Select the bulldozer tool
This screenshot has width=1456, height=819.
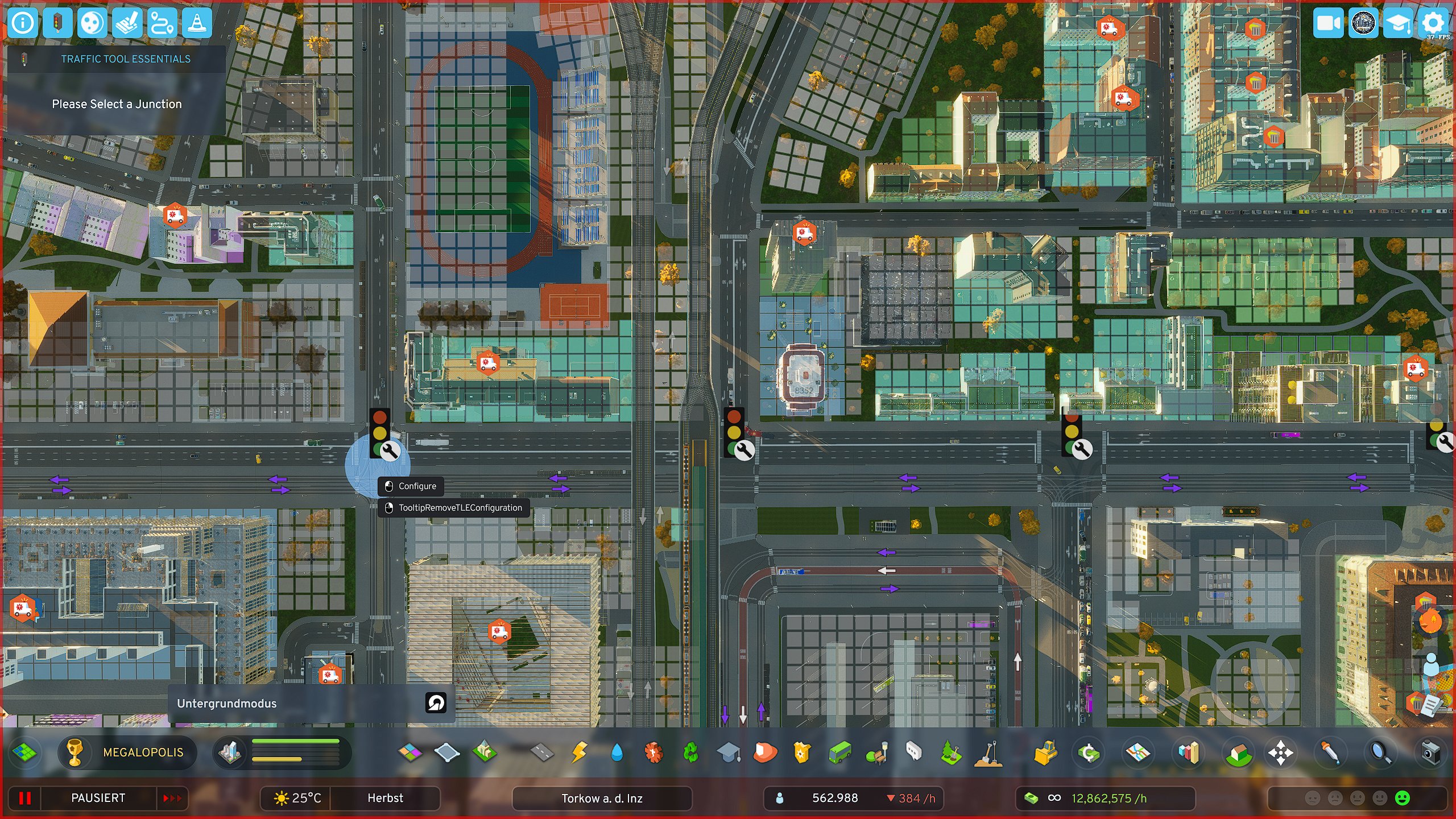click(1045, 752)
